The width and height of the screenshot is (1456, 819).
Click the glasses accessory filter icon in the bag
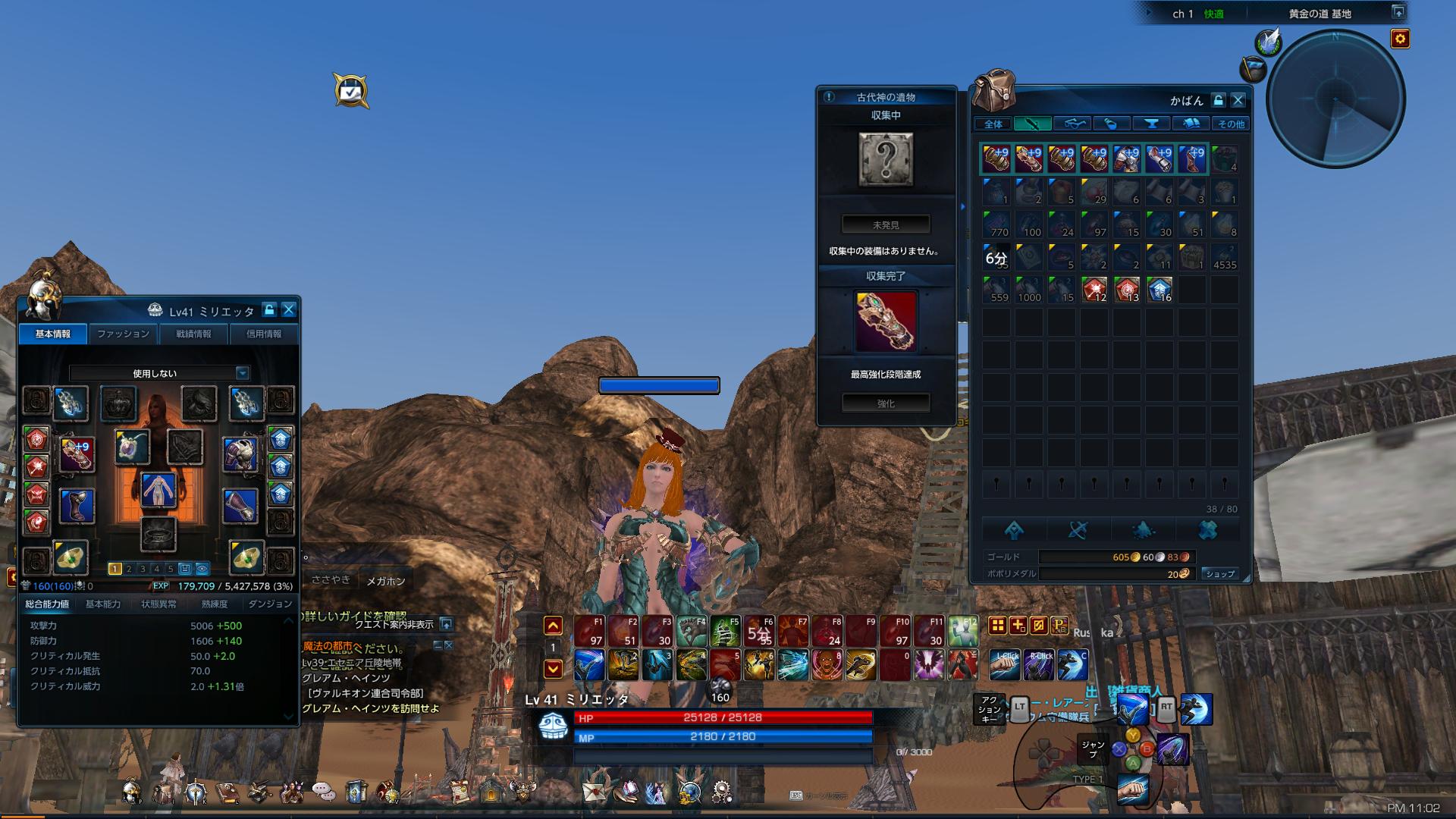(x=1075, y=124)
